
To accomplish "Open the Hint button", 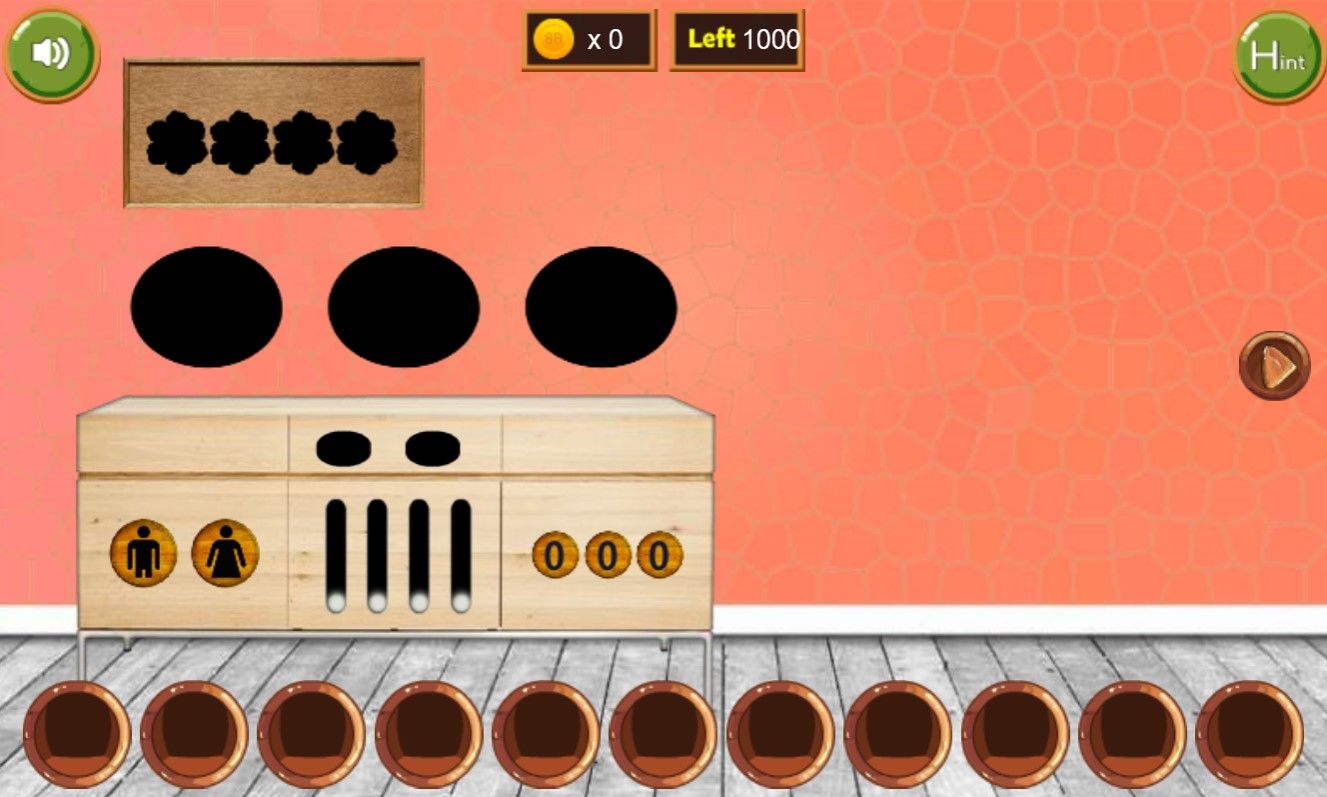I will [x=1278, y=56].
